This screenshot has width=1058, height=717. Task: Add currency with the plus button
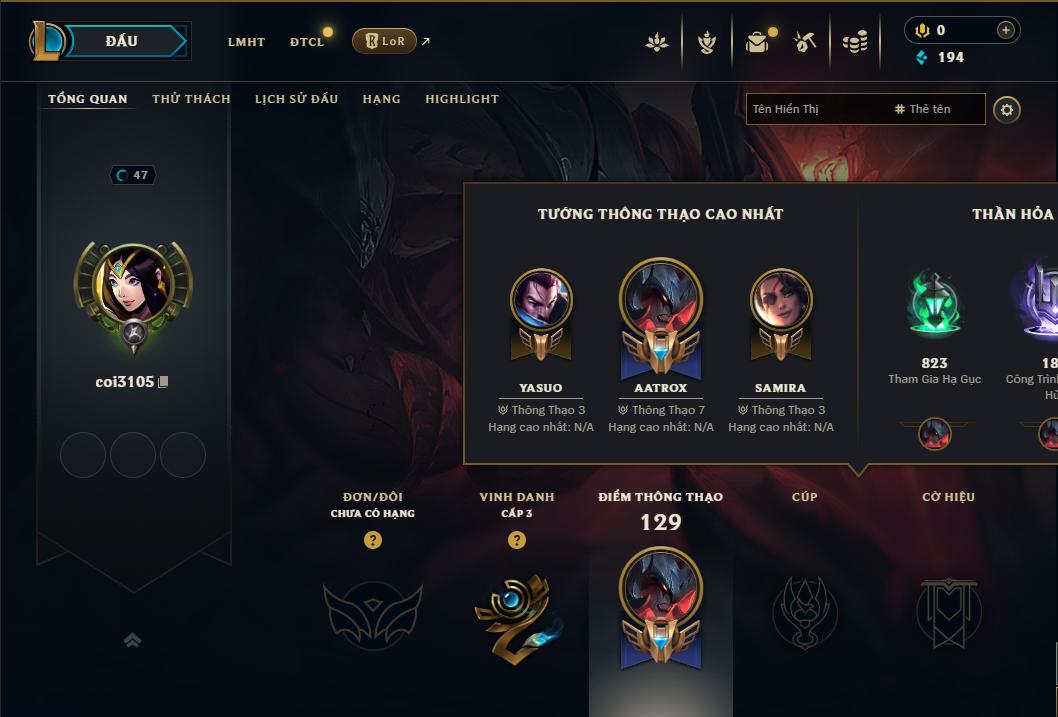1006,30
